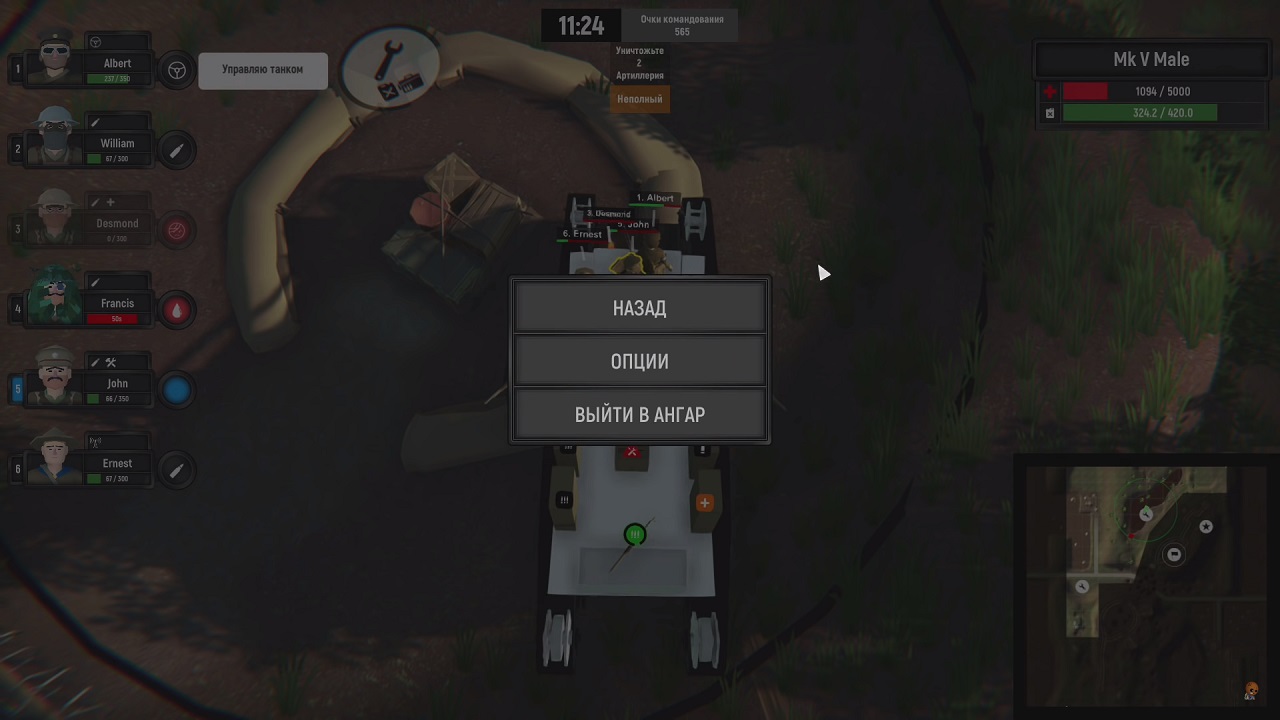
Task: Click Albert's steering wheel role icon
Action: 177,70
